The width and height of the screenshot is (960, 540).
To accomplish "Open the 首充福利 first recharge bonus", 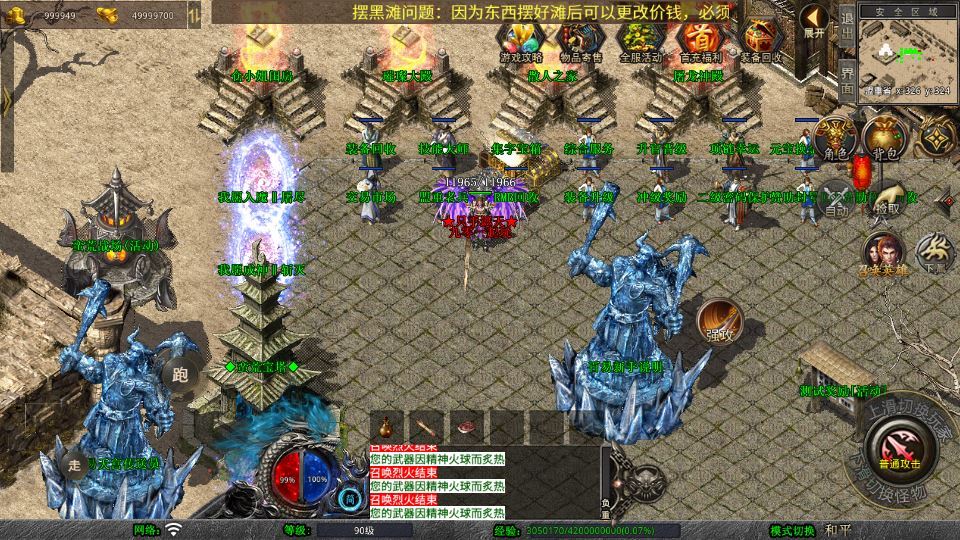I will tap(699, 40).
